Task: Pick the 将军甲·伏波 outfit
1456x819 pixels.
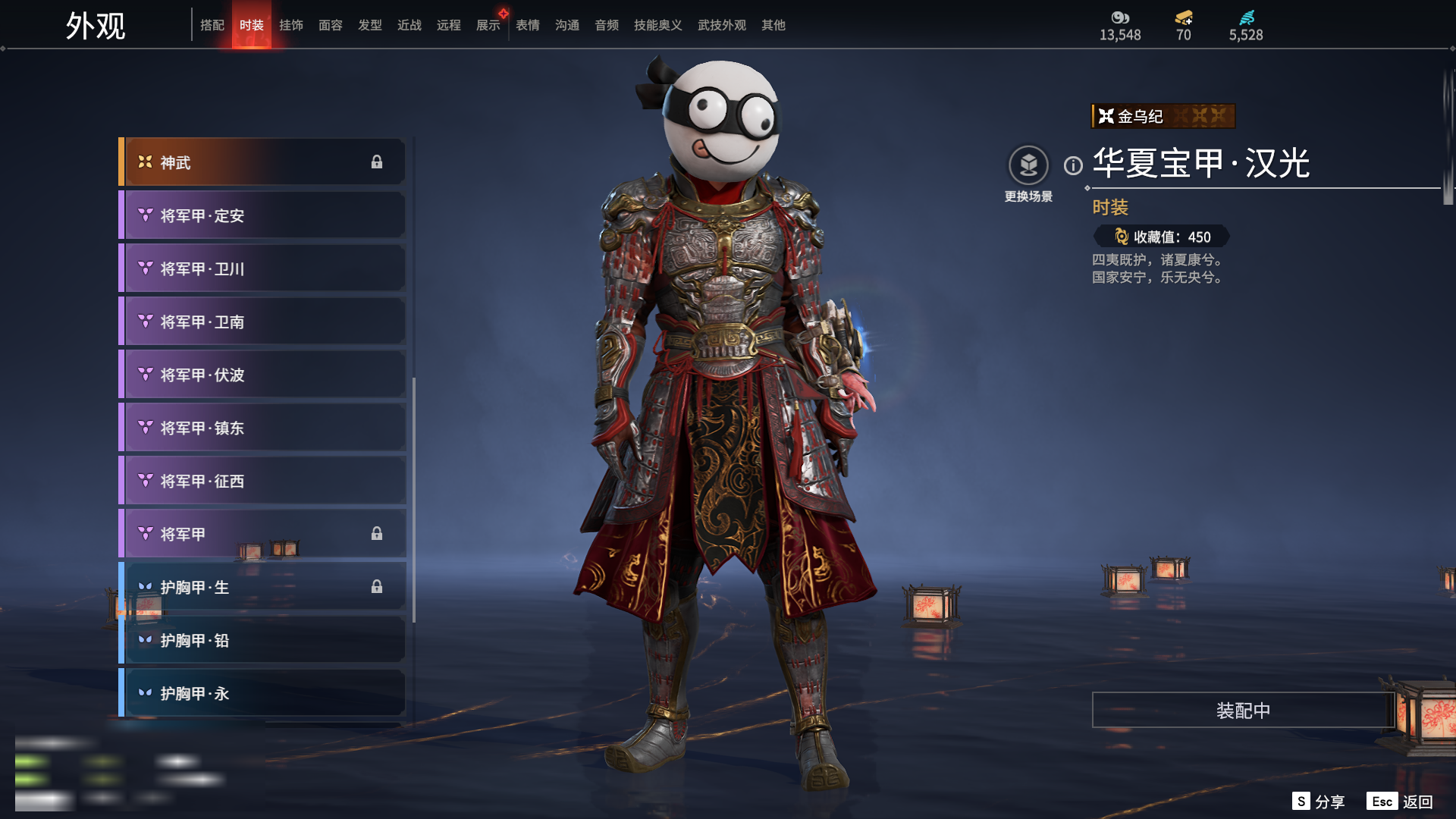Action: [262, 375]
